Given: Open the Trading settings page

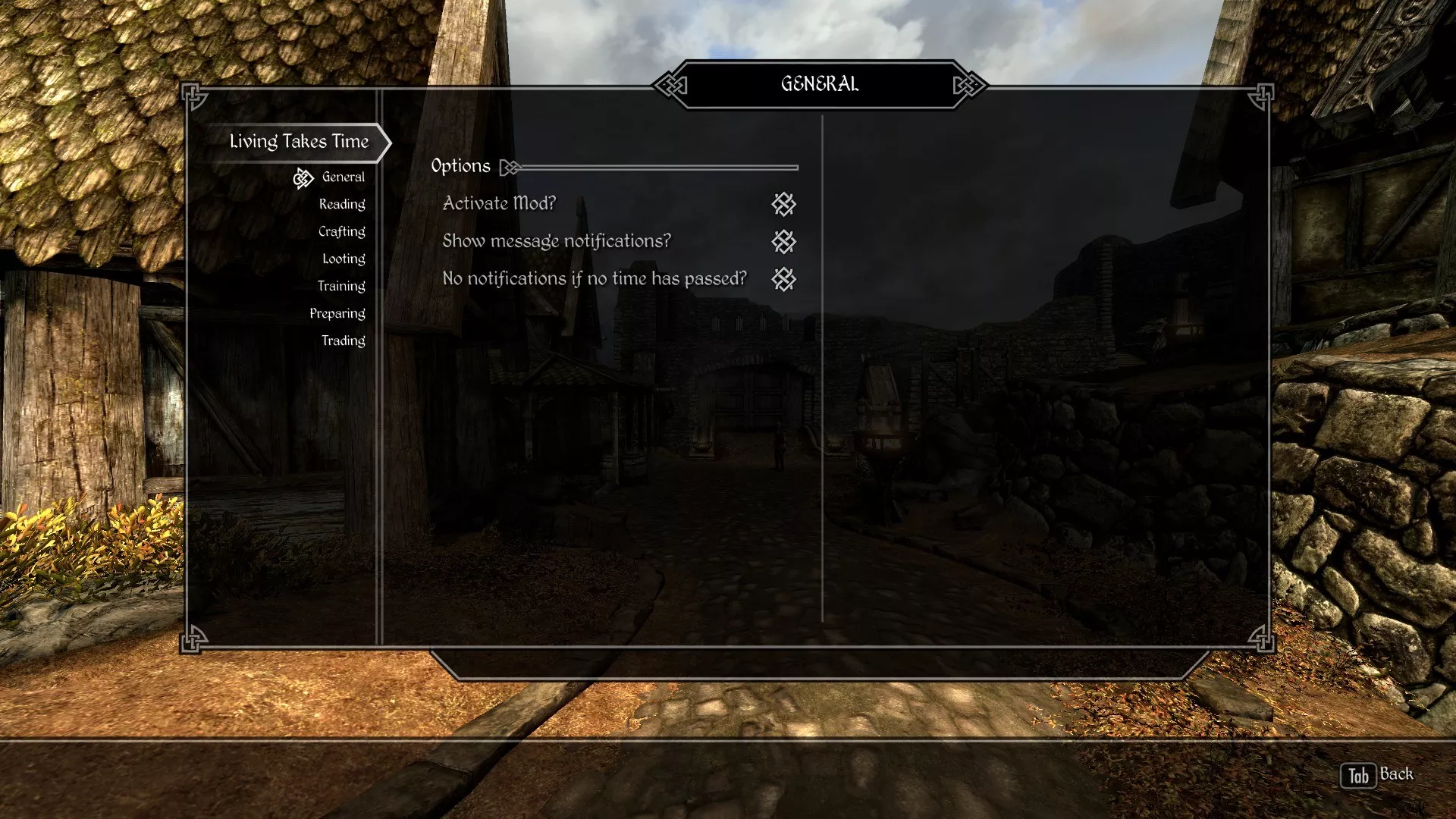Looking at the screenshot, I should click(x=343, y=341).
